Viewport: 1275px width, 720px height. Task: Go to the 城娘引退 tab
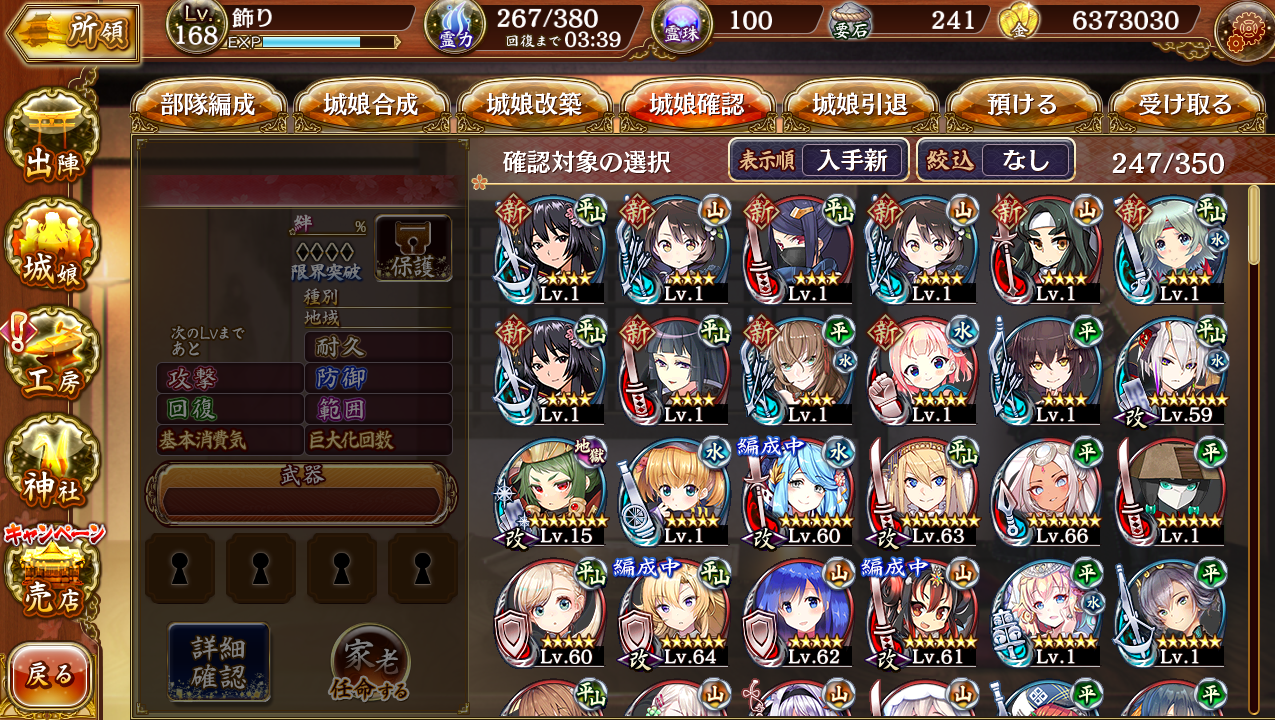(x=860, y=105)
